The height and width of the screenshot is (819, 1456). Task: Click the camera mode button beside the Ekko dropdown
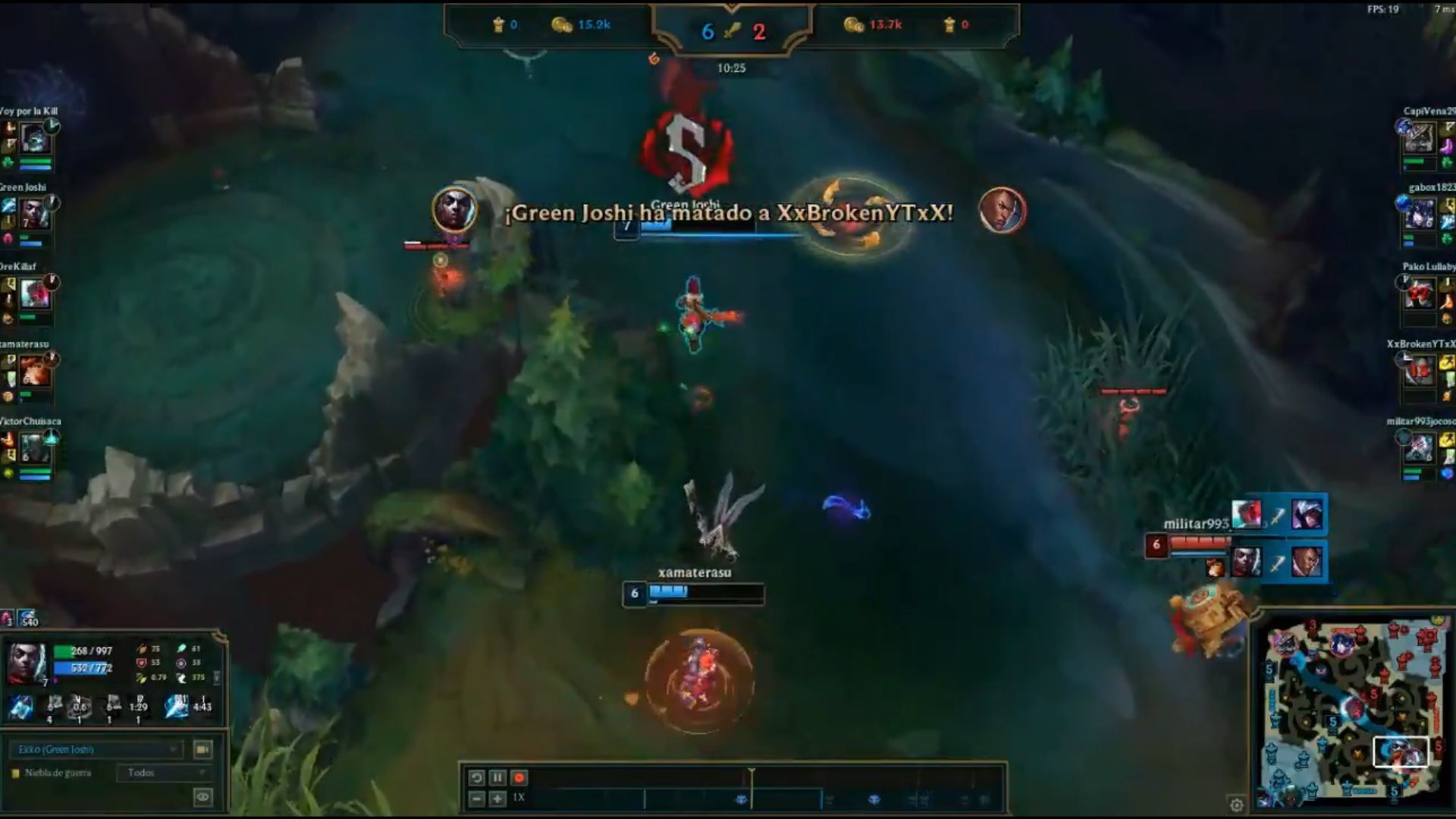[202, 749]
